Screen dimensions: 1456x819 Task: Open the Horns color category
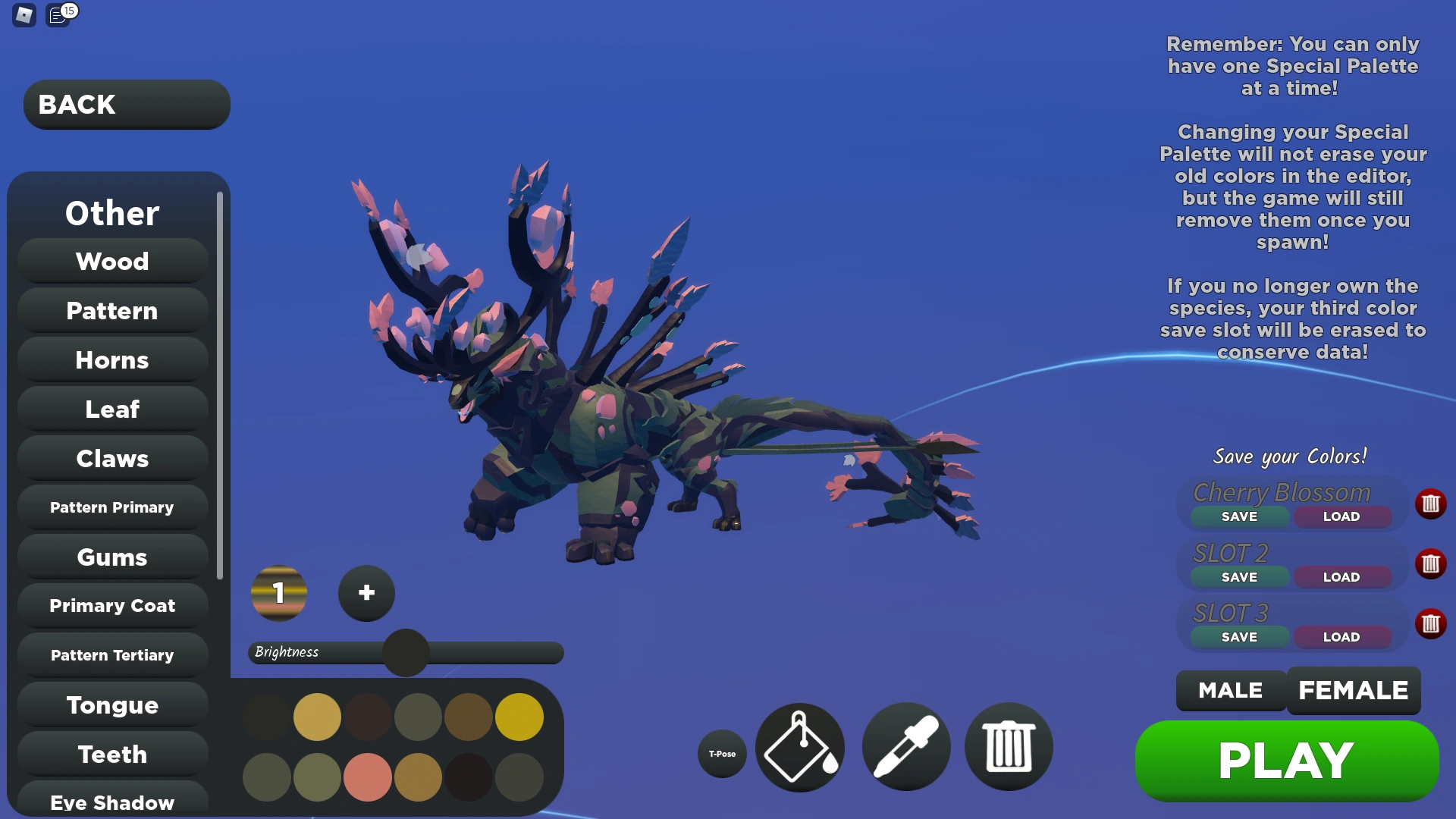point(111,359)
